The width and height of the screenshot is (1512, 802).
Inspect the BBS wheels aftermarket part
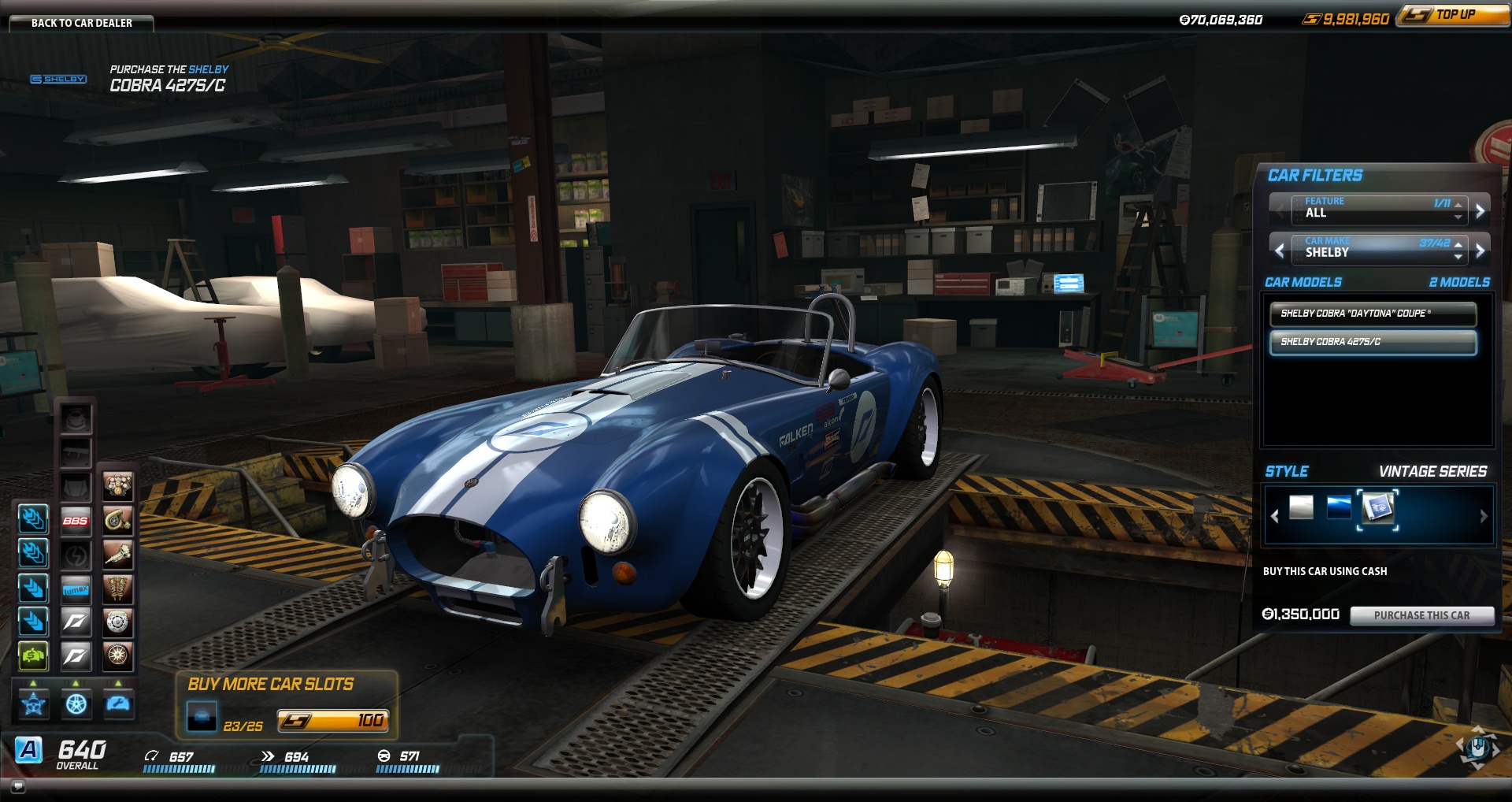(76, 521)
